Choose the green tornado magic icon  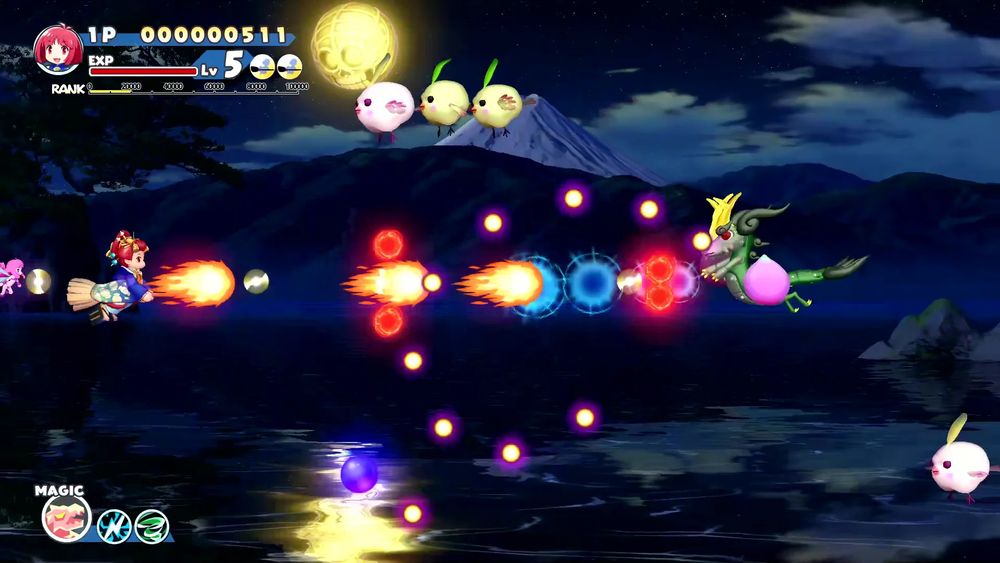[x=152, y=525]
